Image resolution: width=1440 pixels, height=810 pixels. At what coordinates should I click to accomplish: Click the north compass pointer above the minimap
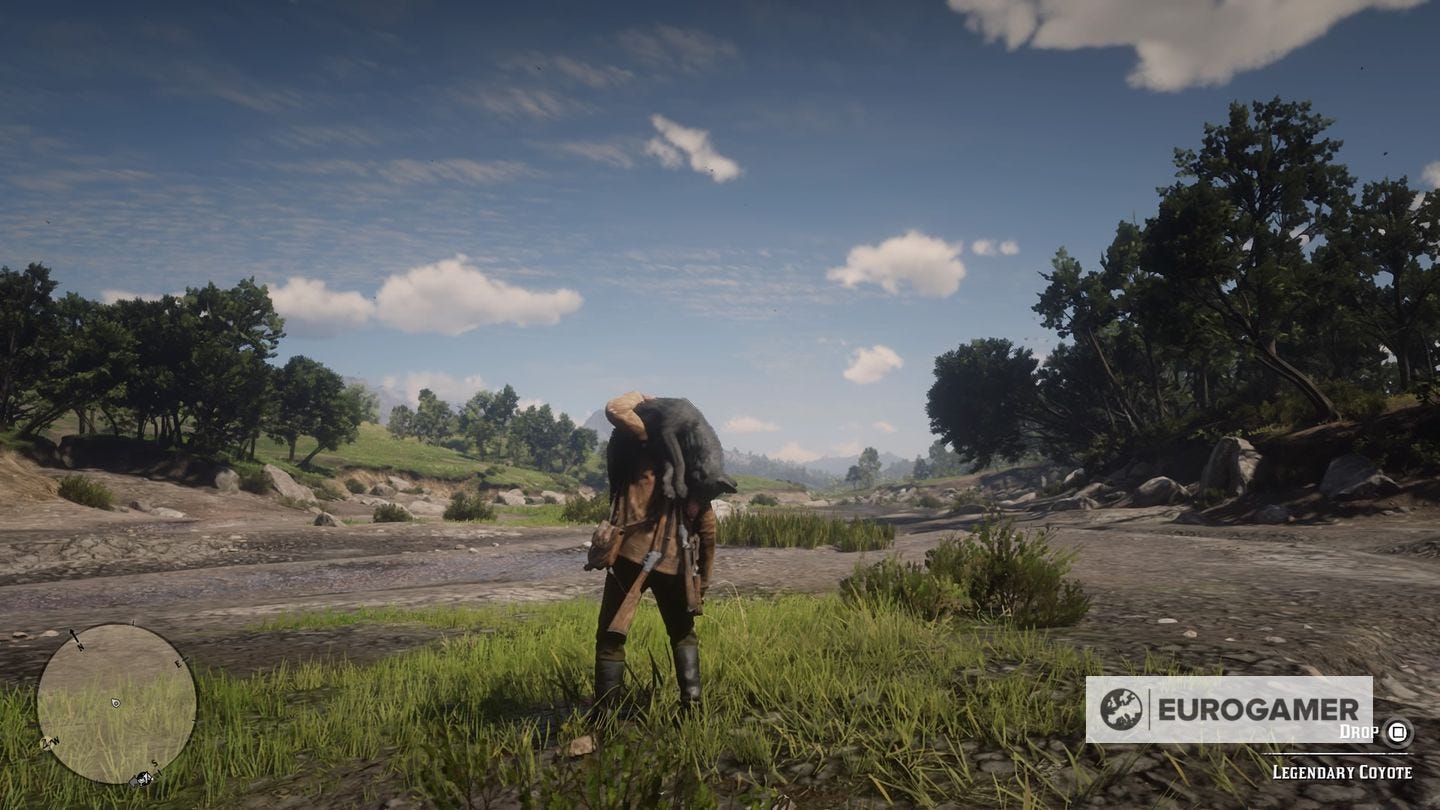pyautogui.click(x=73, y=635)
